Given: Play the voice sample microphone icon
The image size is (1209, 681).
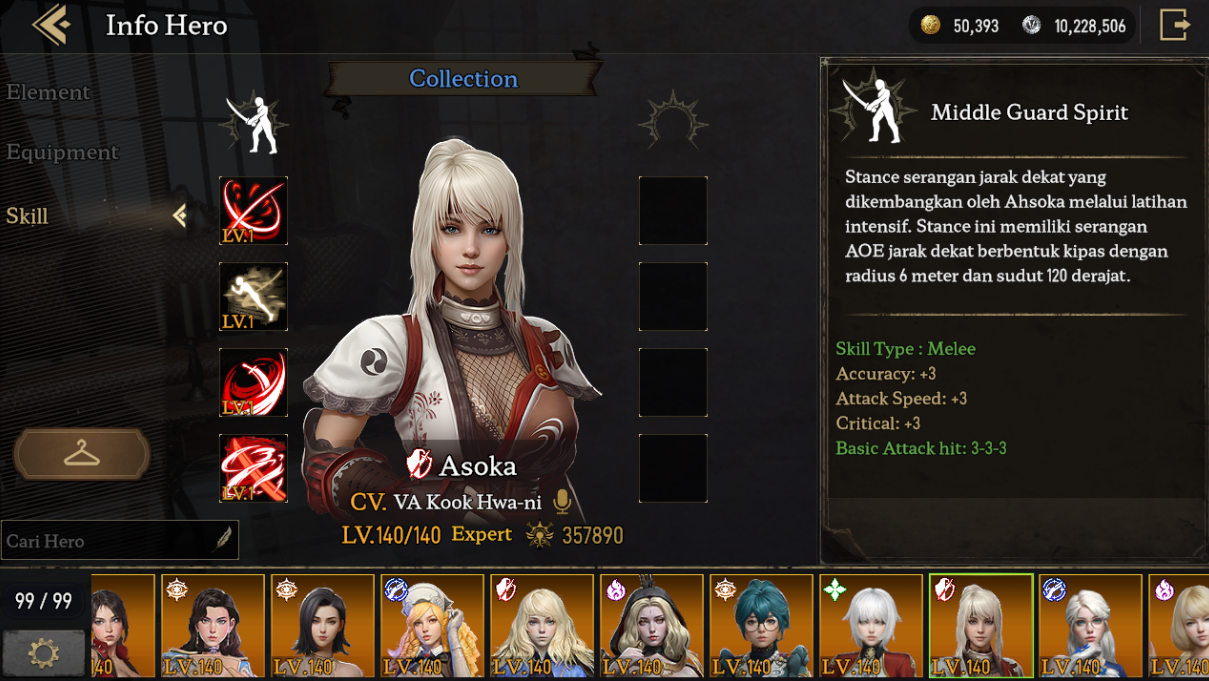Looking at the screenshot, I should coord(563,501).
